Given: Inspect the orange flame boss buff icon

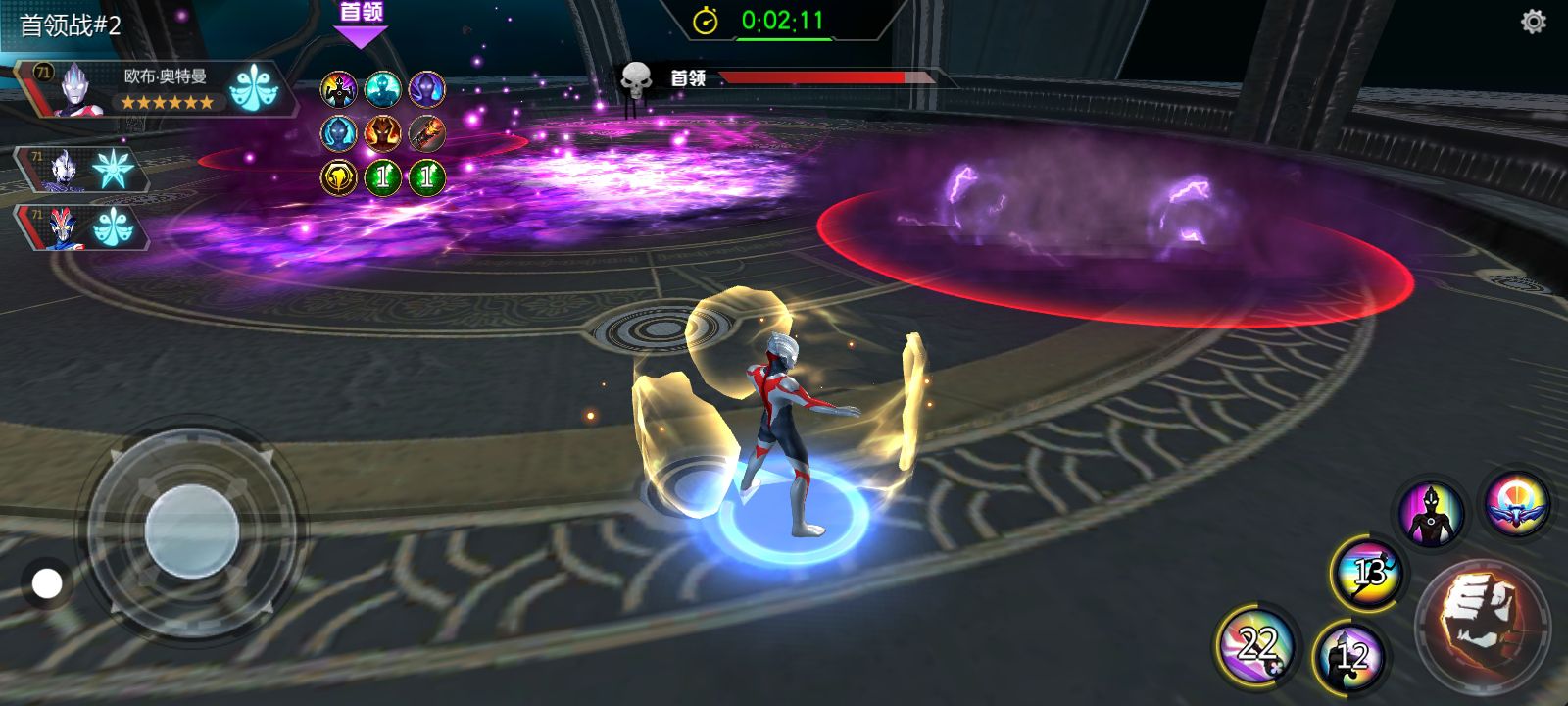Looking at the screenshot, I should 382,133.
